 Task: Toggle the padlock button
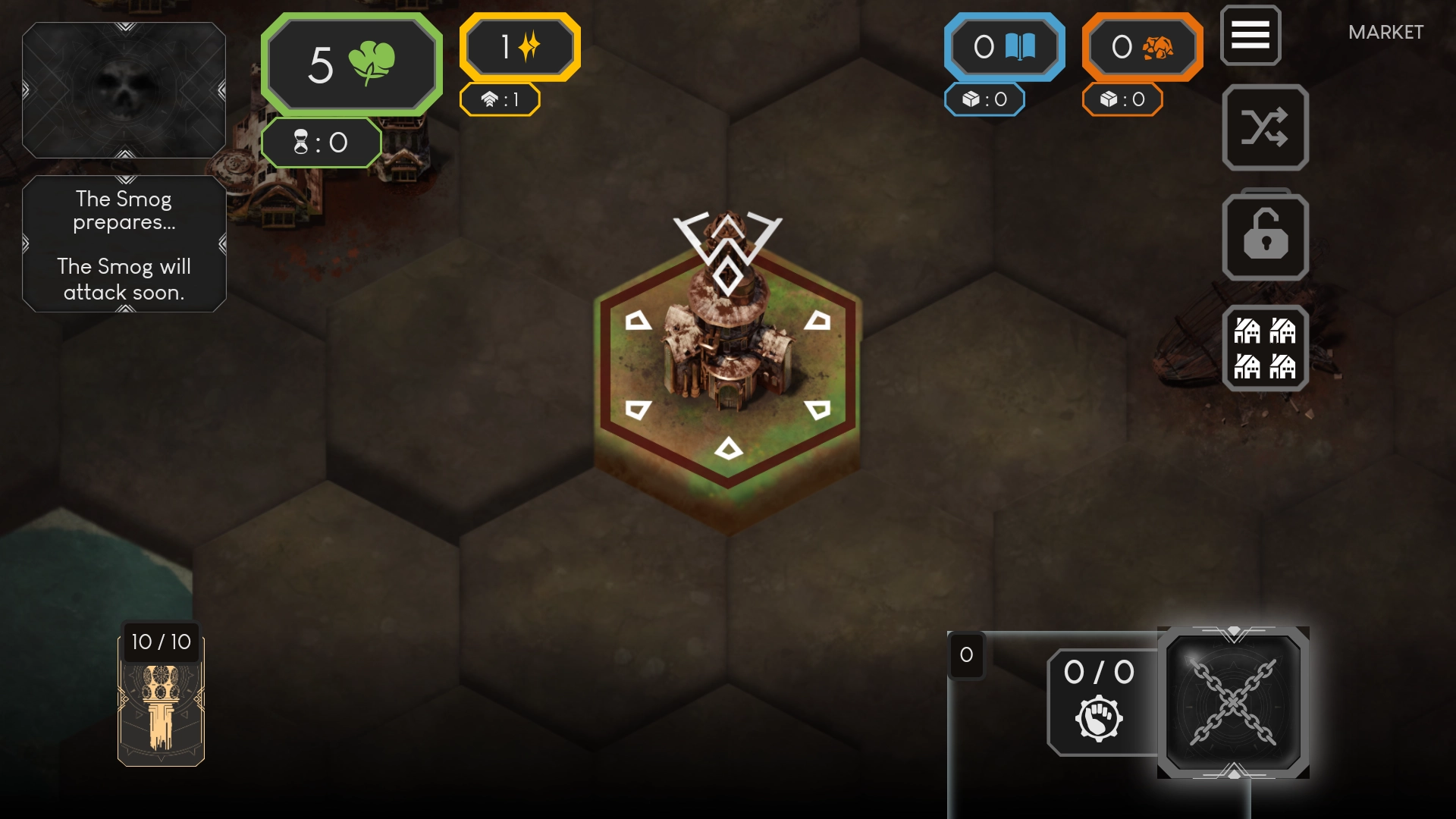tap(1265, 237)
